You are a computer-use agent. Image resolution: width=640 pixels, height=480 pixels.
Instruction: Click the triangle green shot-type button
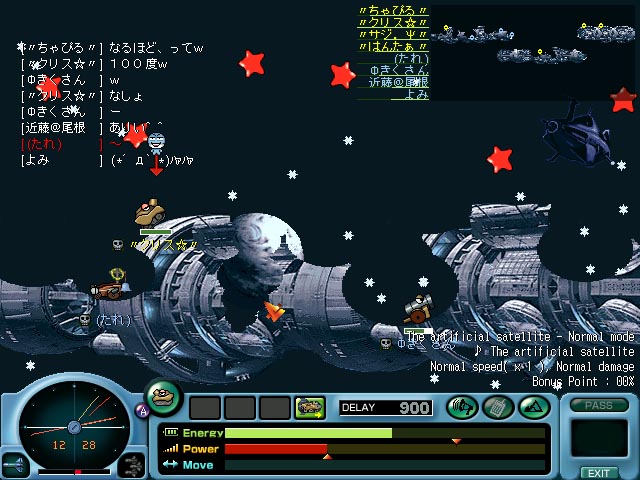(531, 407)
